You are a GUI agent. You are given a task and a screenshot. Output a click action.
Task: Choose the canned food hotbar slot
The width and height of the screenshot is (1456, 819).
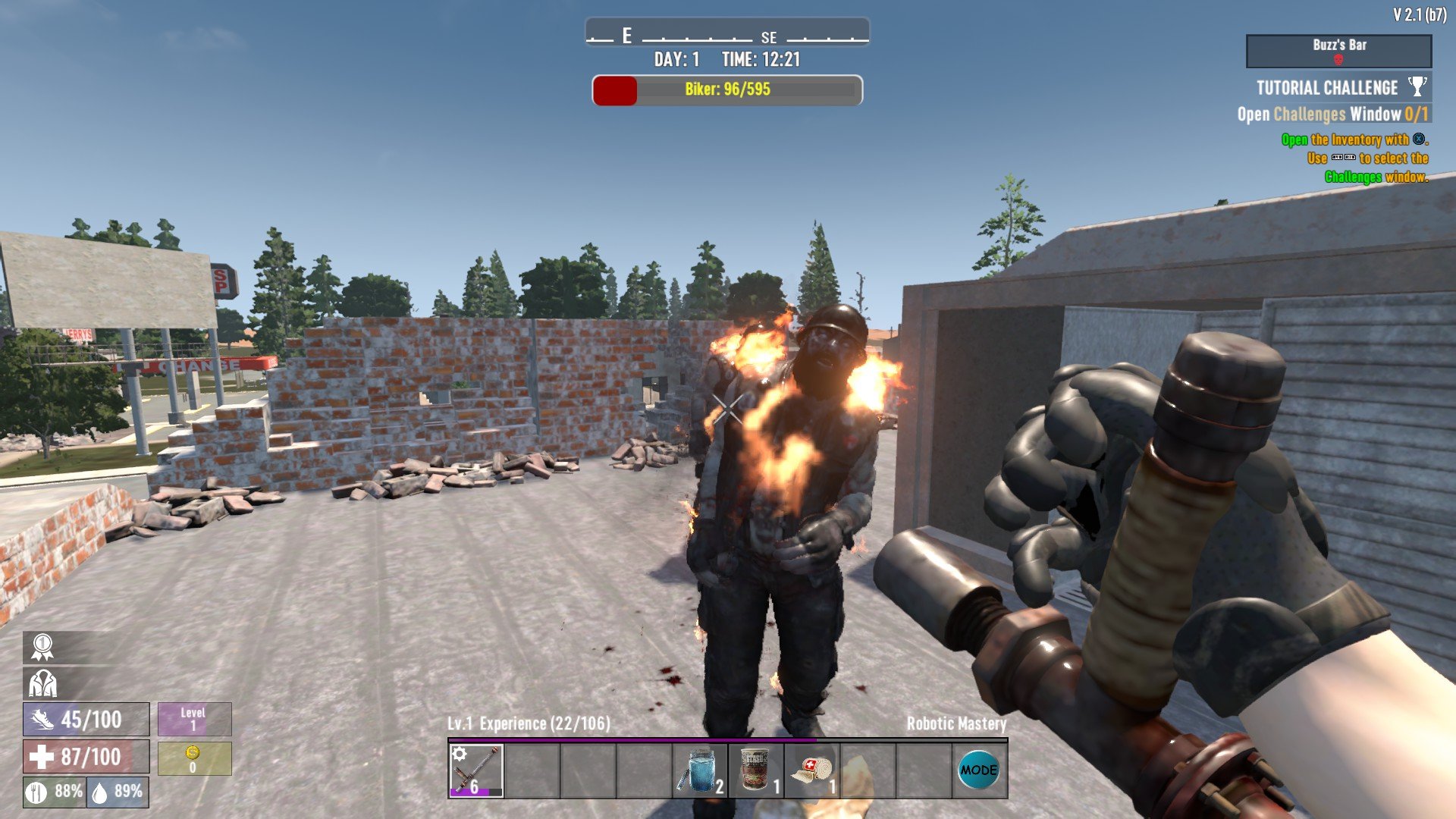755,770
